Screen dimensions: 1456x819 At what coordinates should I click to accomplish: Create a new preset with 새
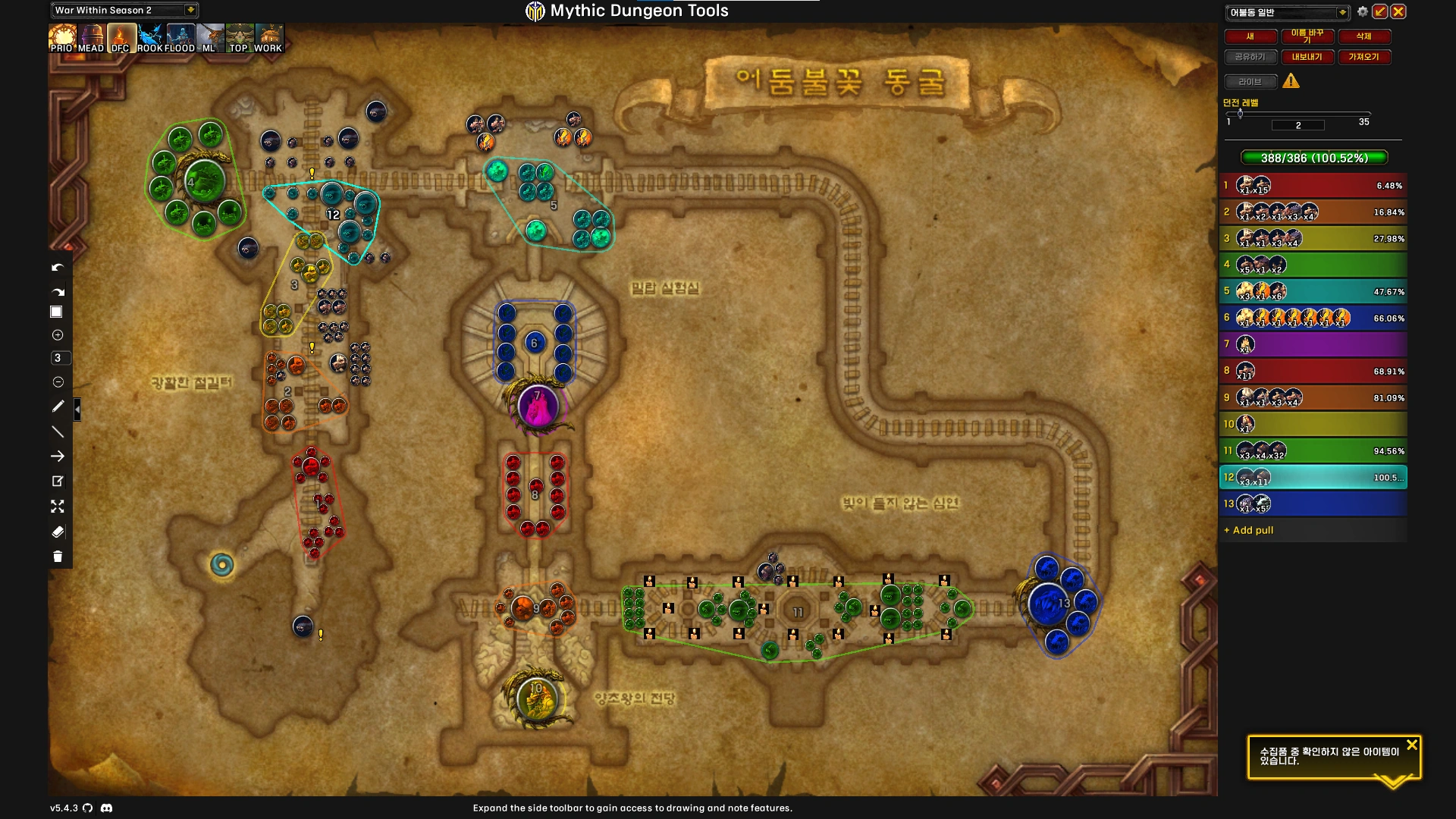(1250, 36)
